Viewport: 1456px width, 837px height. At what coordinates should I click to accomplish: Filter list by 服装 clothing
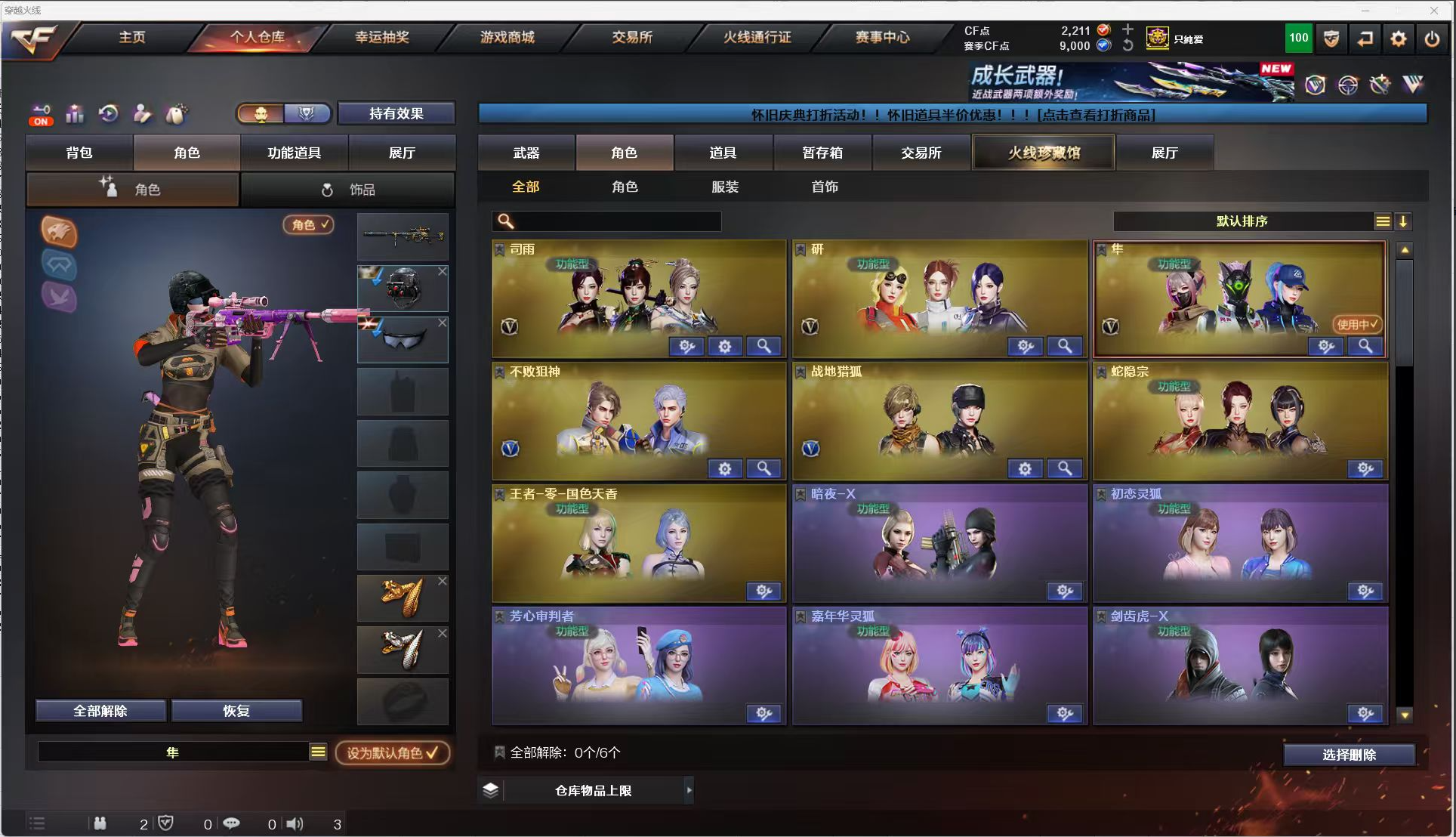pyautogui.click(x=724, y=187)
